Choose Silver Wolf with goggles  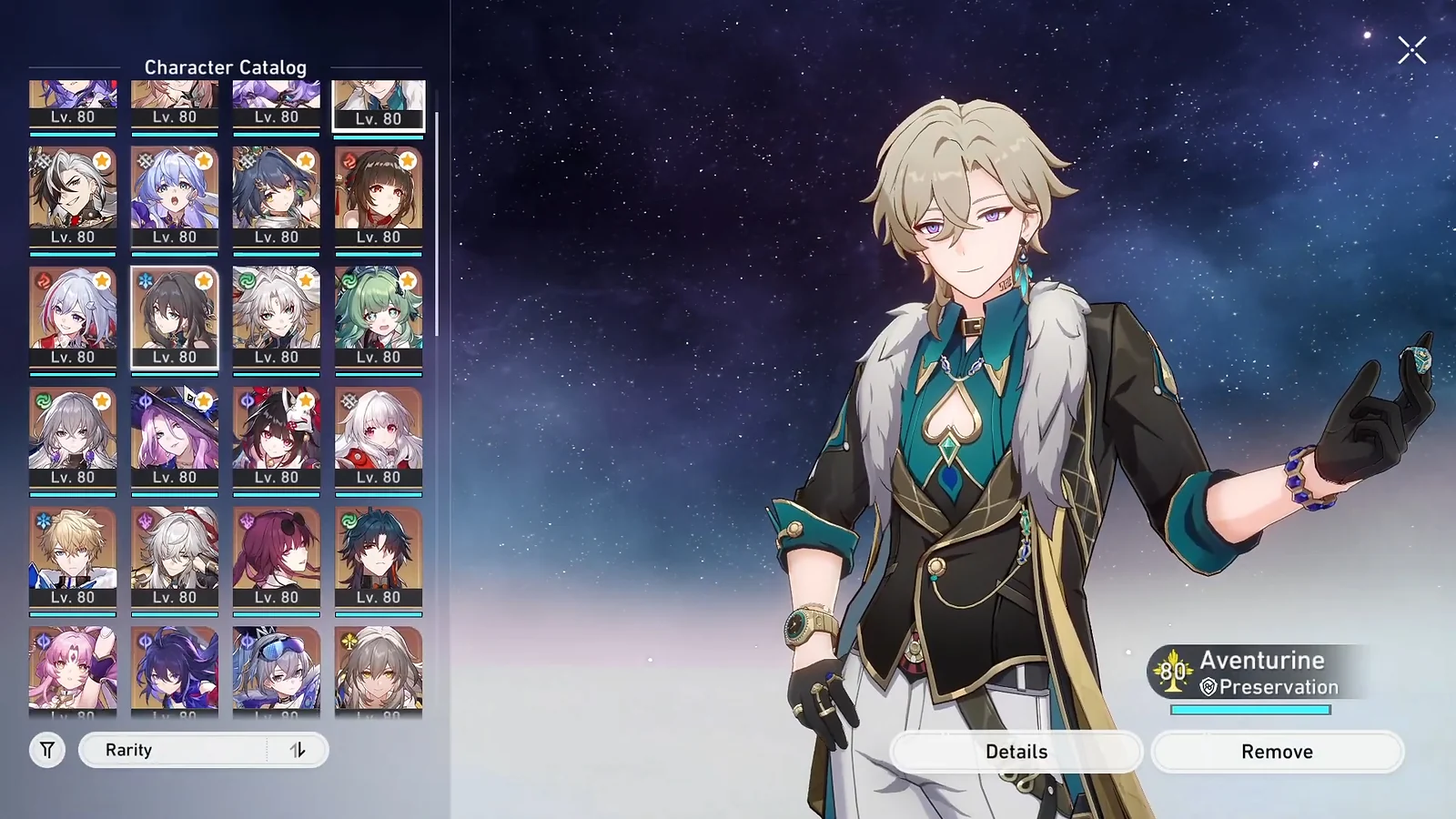pyautogui.click(x=277, y=670)
